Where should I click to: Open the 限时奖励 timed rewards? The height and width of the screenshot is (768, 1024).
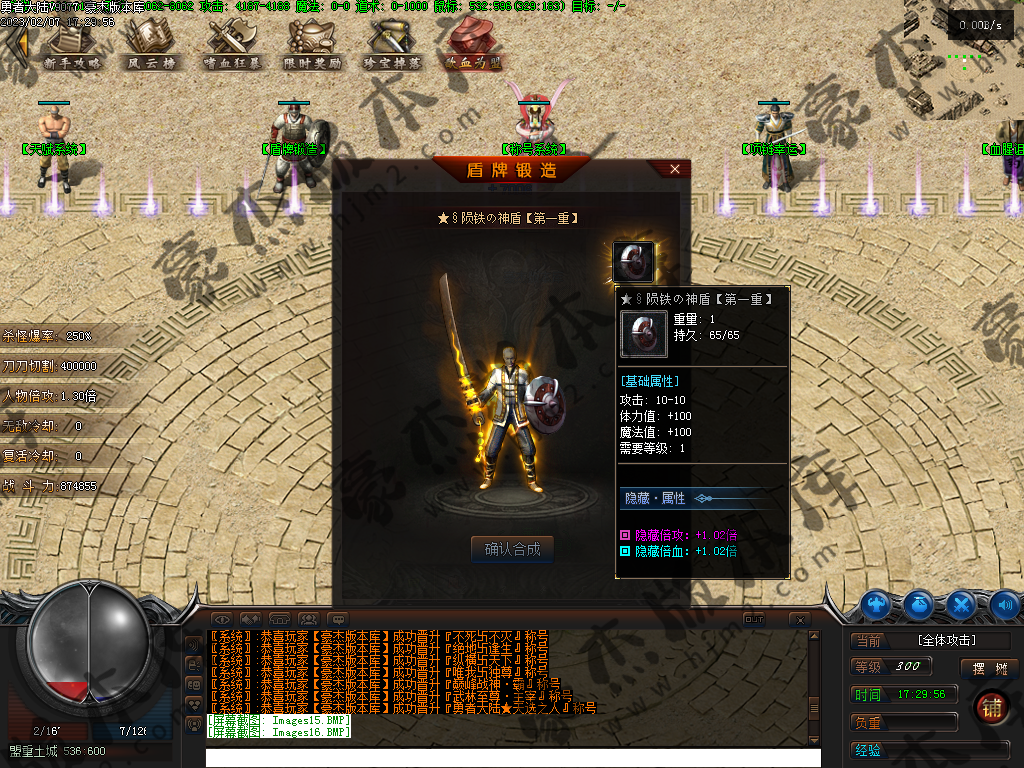coord(312,45)
